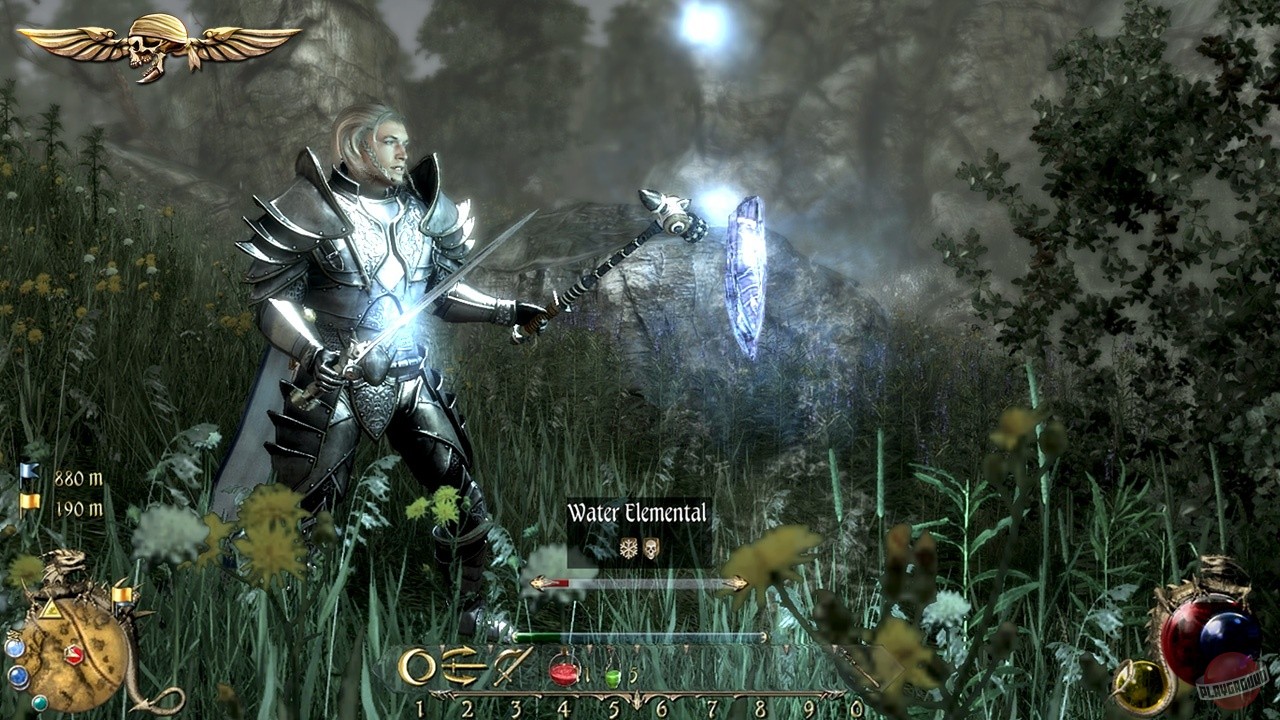Viewport: 1280px width, 720px height.
Task: Activate the sword with double arrows skill
Action: coord(463,666)
